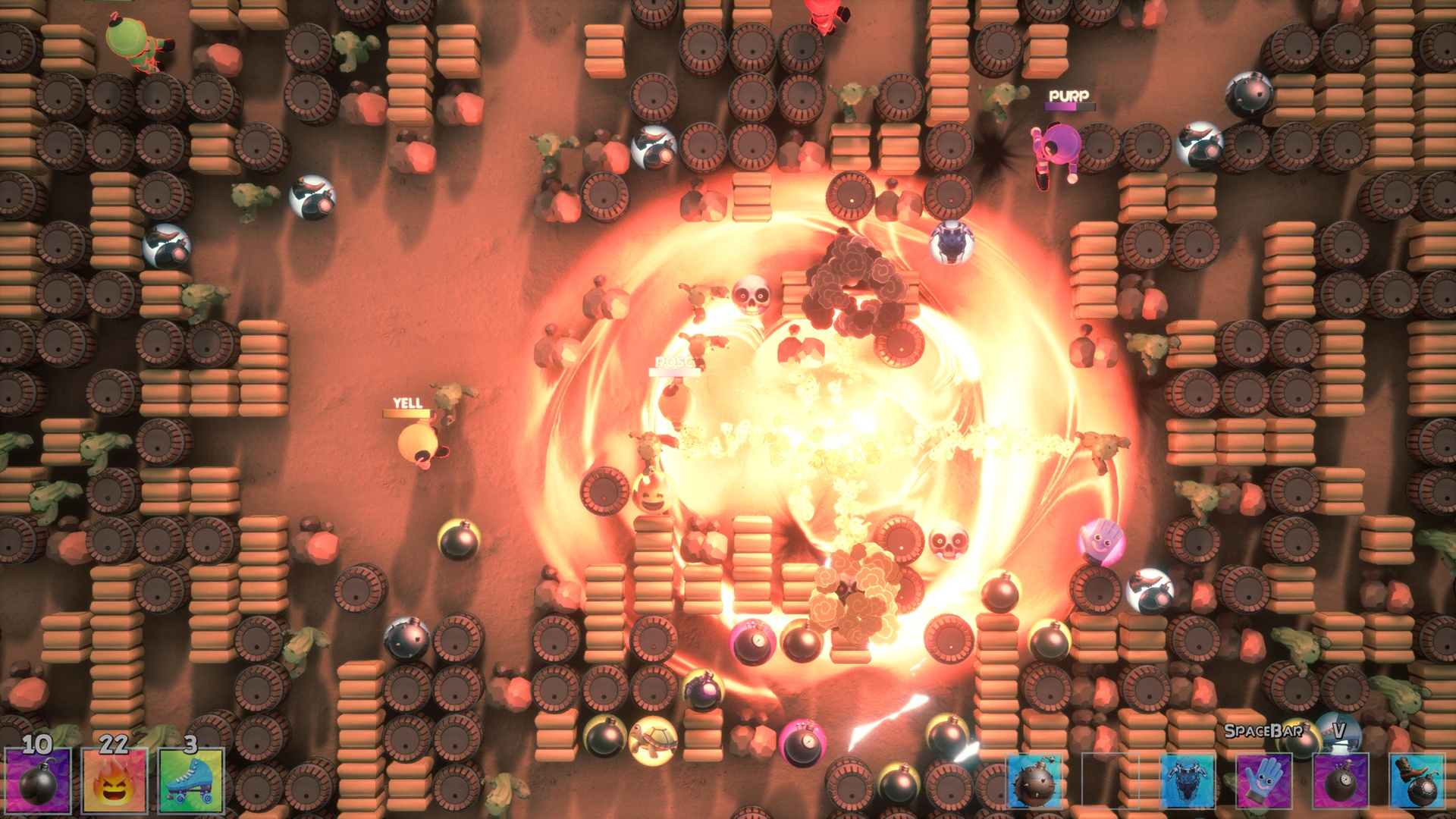Select the blue armor ability icon
The image size is (1456, 819).
click(x=1188, y=781)
